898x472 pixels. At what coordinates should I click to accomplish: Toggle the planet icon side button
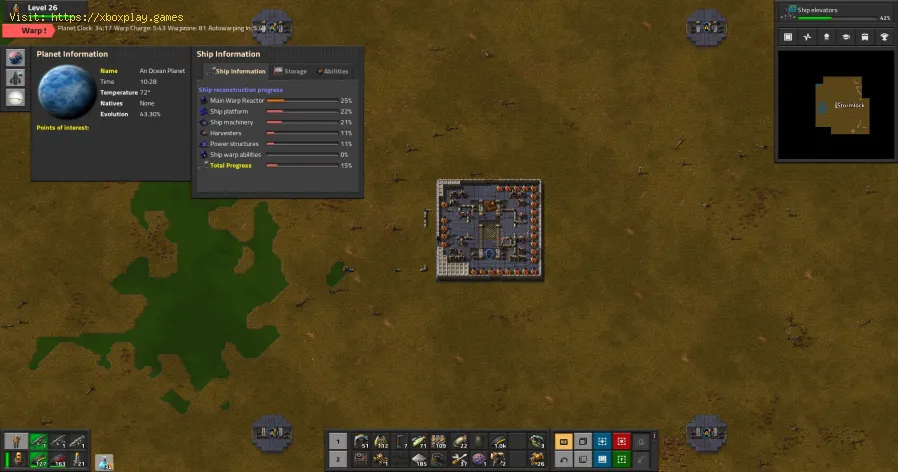coord(16,57)
